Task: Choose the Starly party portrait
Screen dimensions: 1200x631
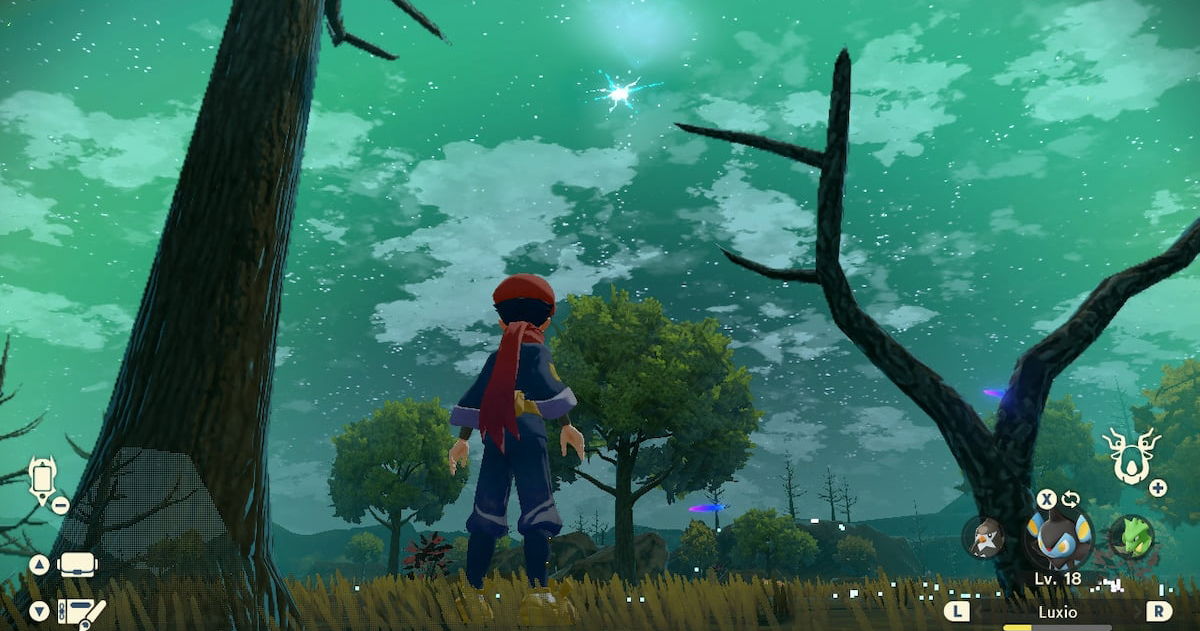Action: point(983,538)
